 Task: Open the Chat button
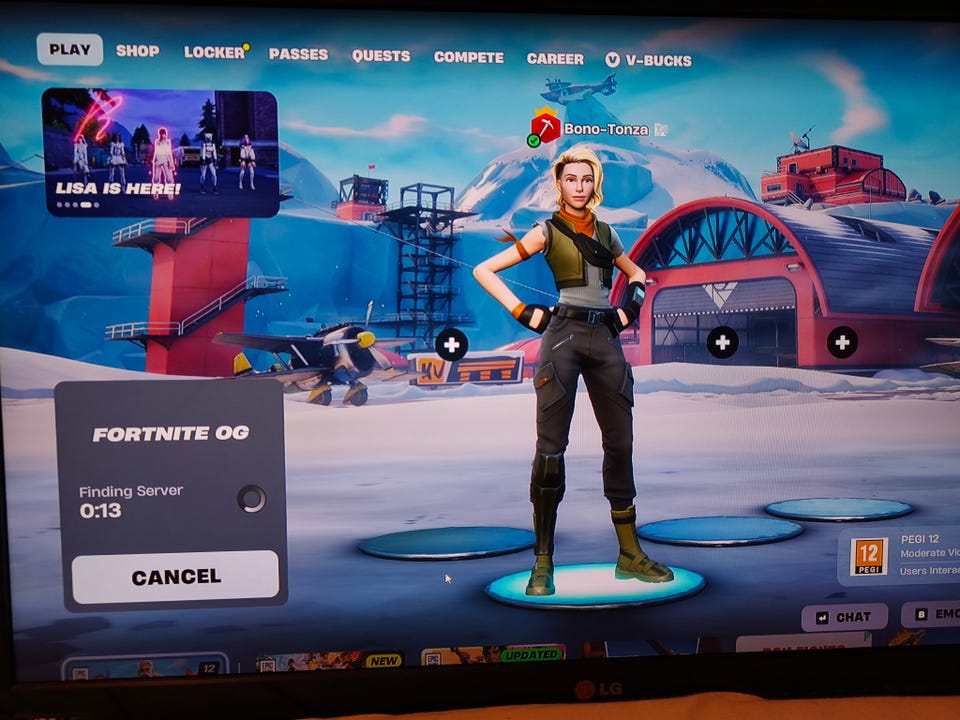point(844,617)
